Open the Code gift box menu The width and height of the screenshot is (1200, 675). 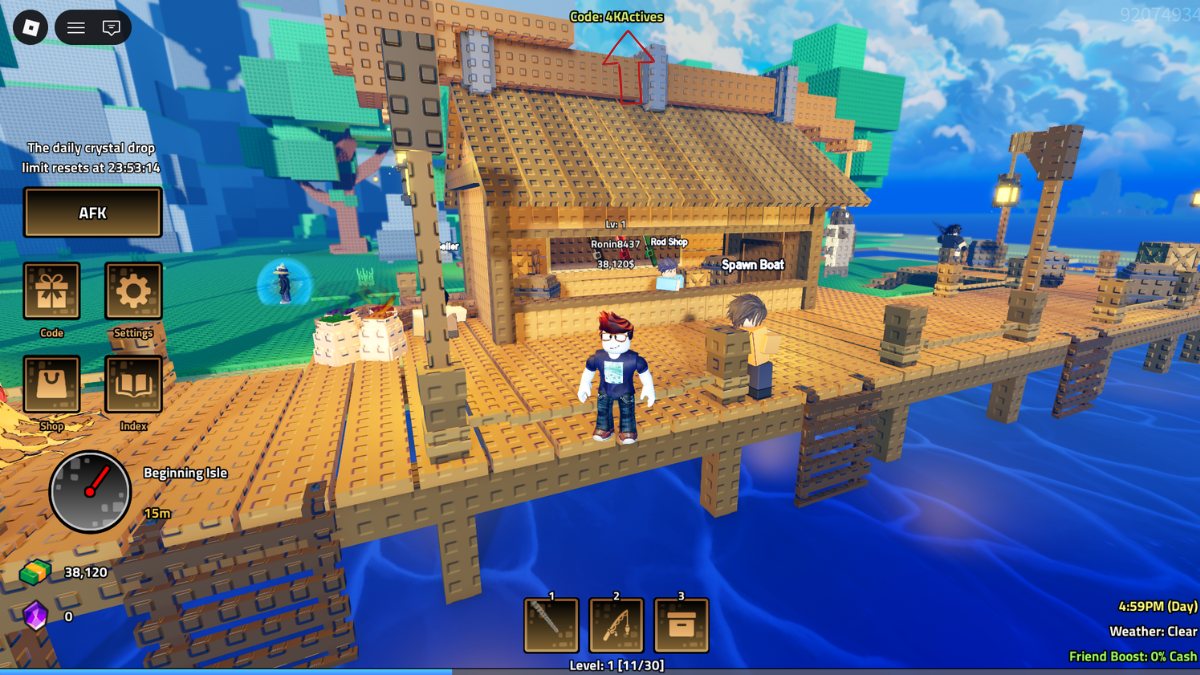point(52,291)
